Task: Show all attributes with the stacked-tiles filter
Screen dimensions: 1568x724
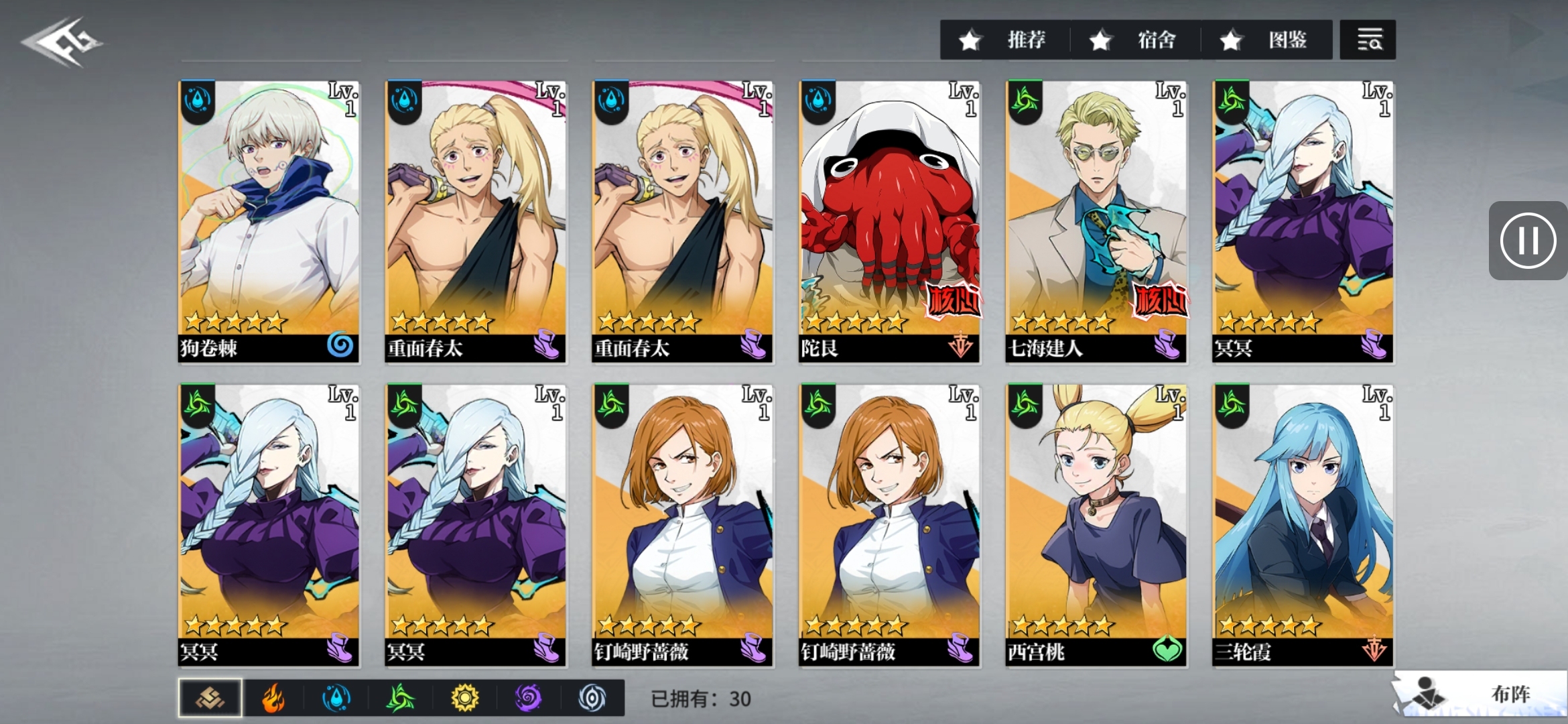Action: 210,698
